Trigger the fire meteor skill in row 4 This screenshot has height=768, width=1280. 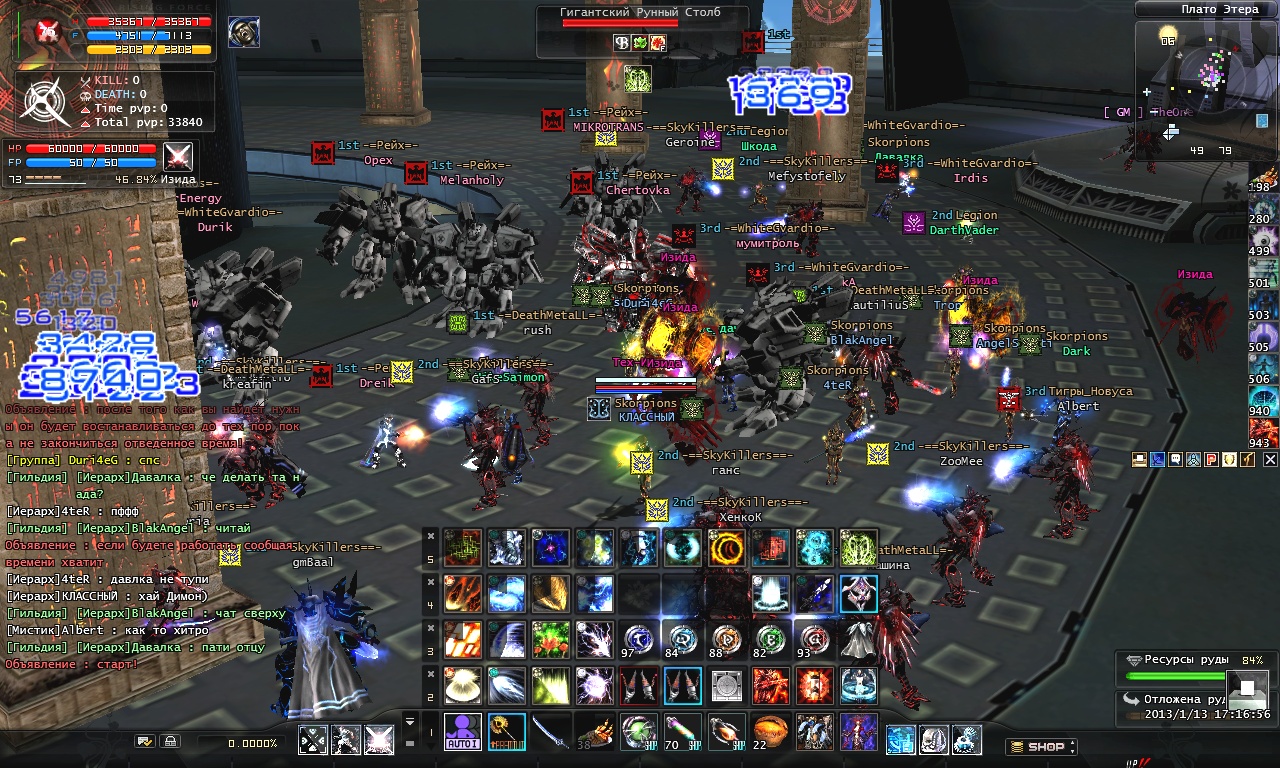point(462,593)
